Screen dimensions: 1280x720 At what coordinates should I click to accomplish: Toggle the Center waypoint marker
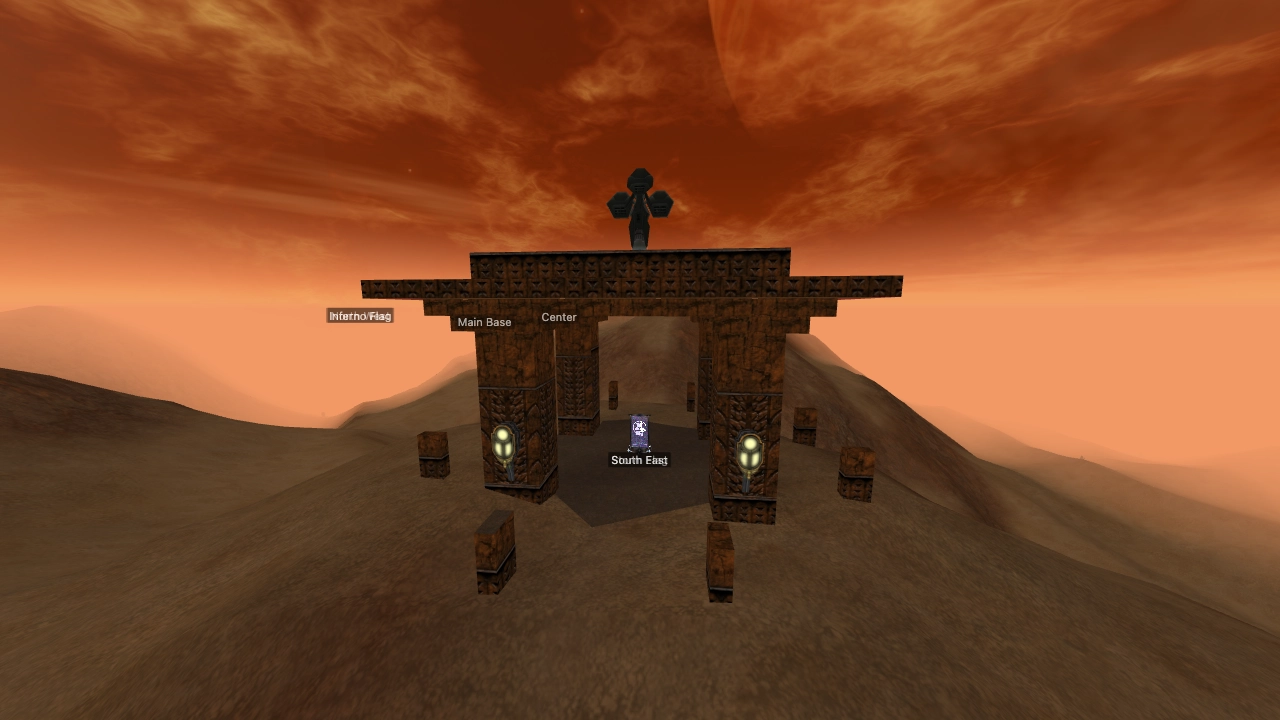click(x=558, y=317)
